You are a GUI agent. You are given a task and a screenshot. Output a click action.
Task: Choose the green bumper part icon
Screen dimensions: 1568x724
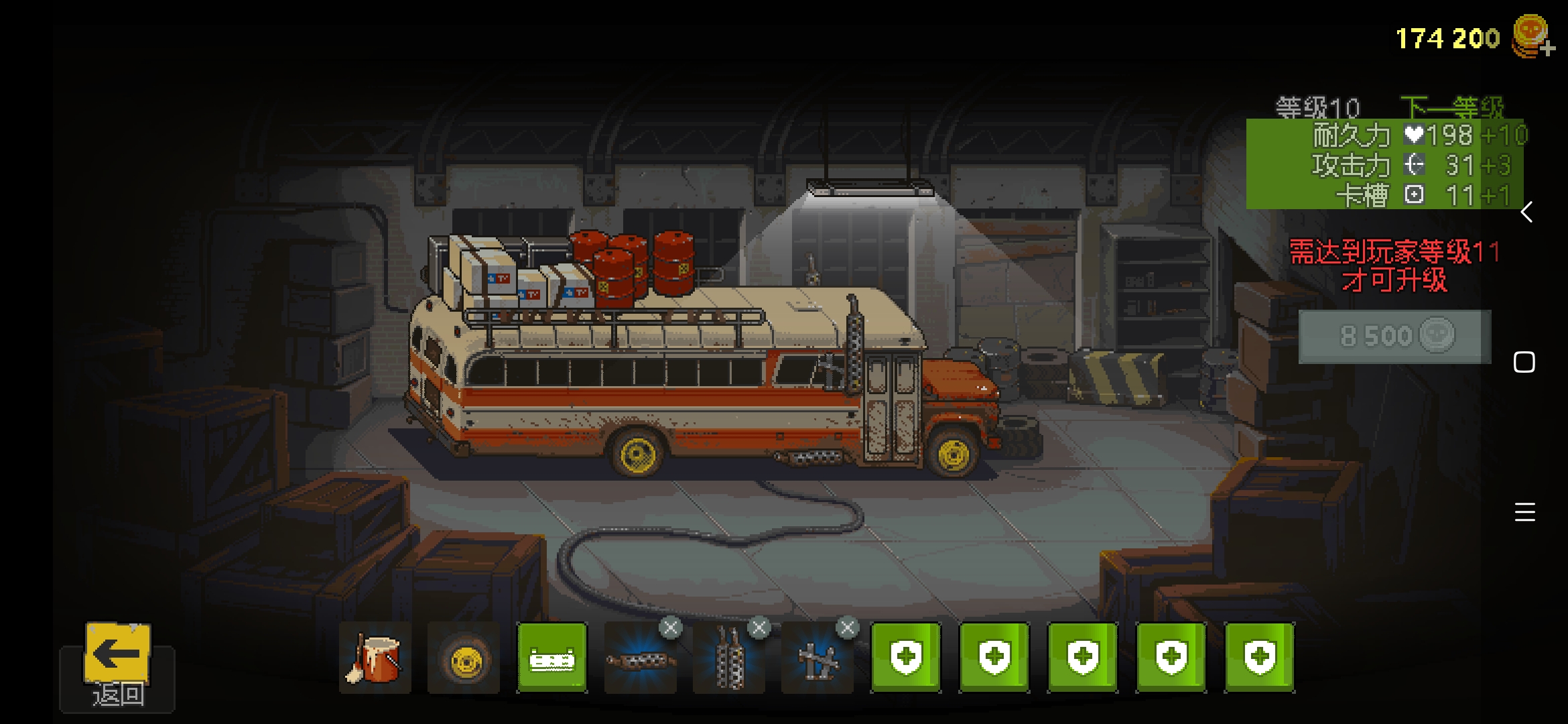[x=552, y=658]
